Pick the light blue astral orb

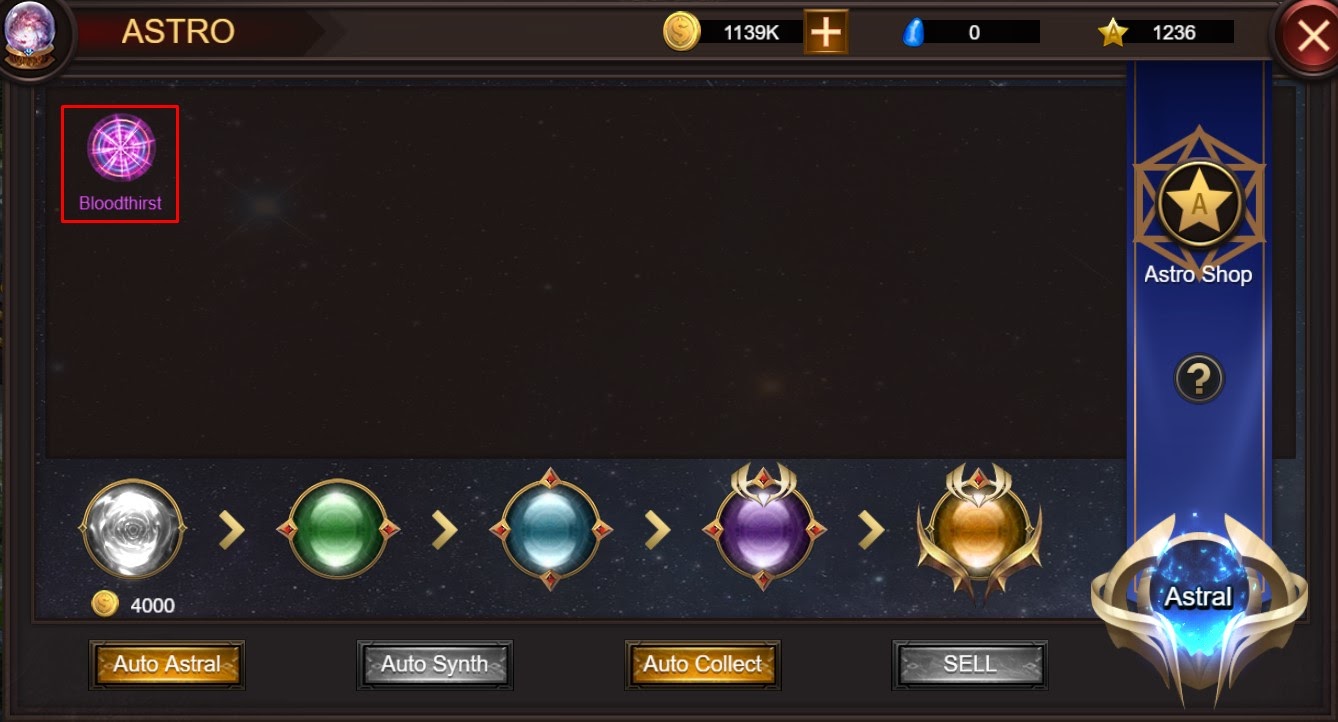(x=550, y=530)
